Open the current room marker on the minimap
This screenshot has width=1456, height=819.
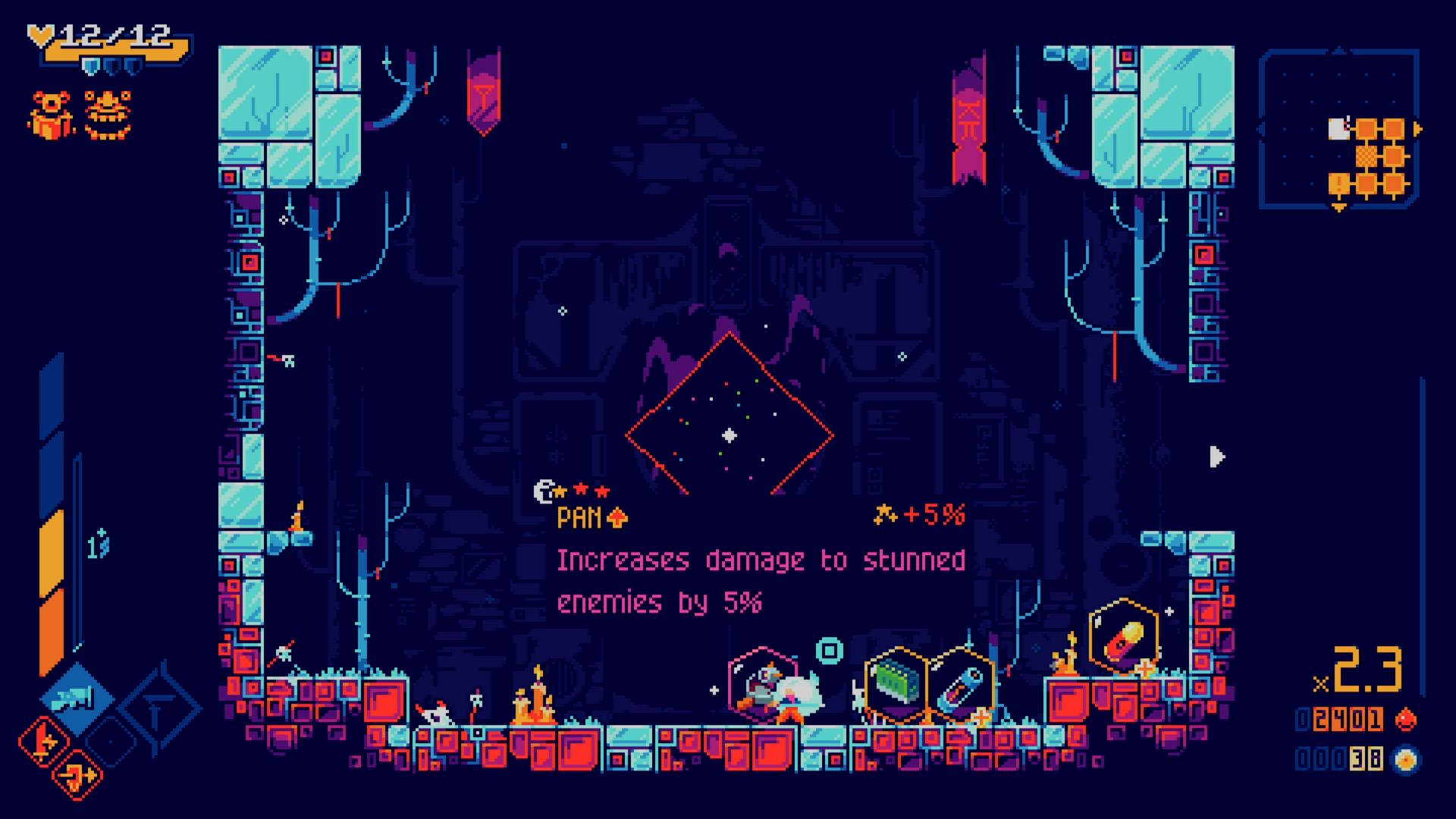coord(1339,128)
